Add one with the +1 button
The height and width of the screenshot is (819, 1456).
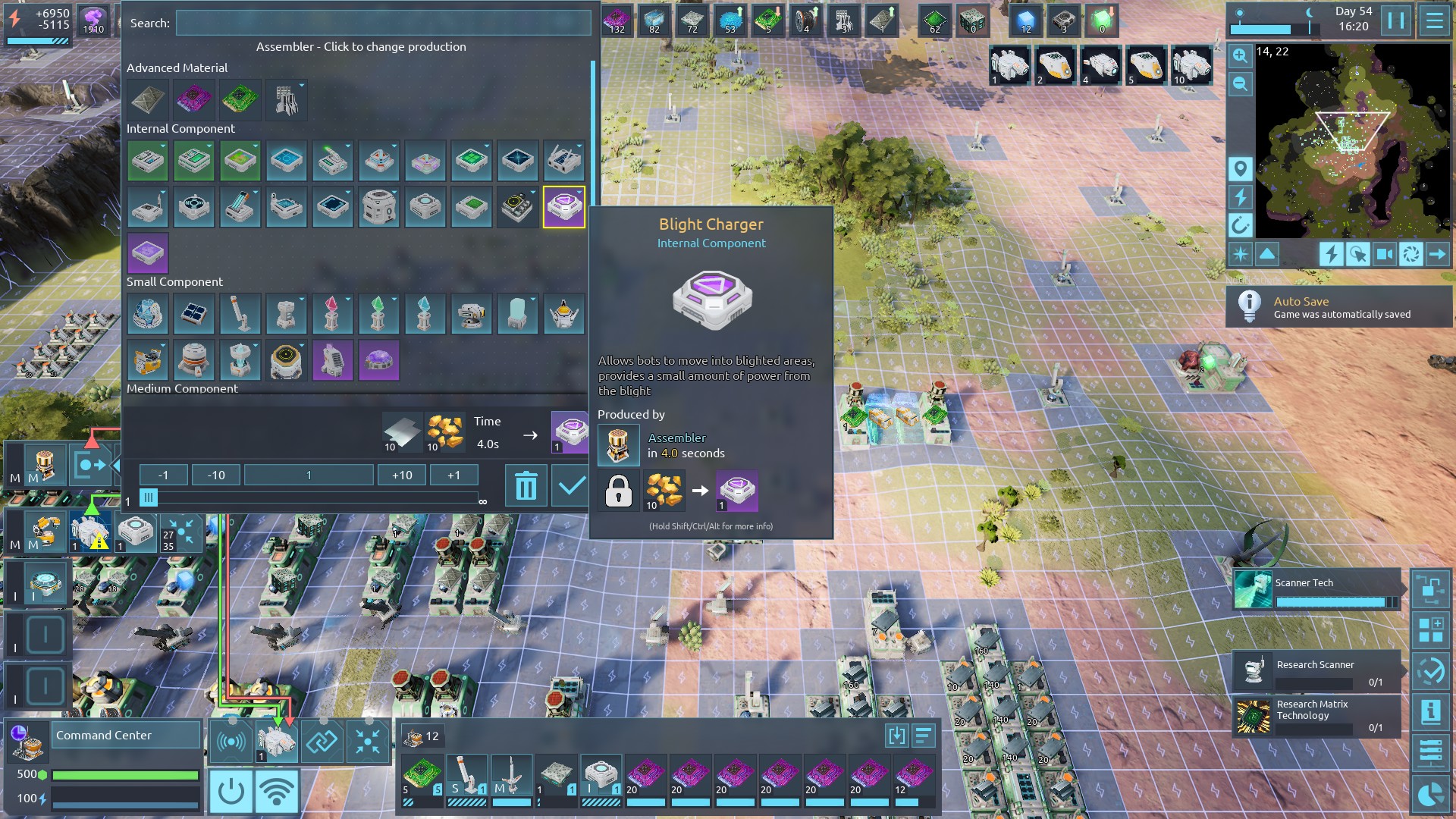(x=453, y=475)
